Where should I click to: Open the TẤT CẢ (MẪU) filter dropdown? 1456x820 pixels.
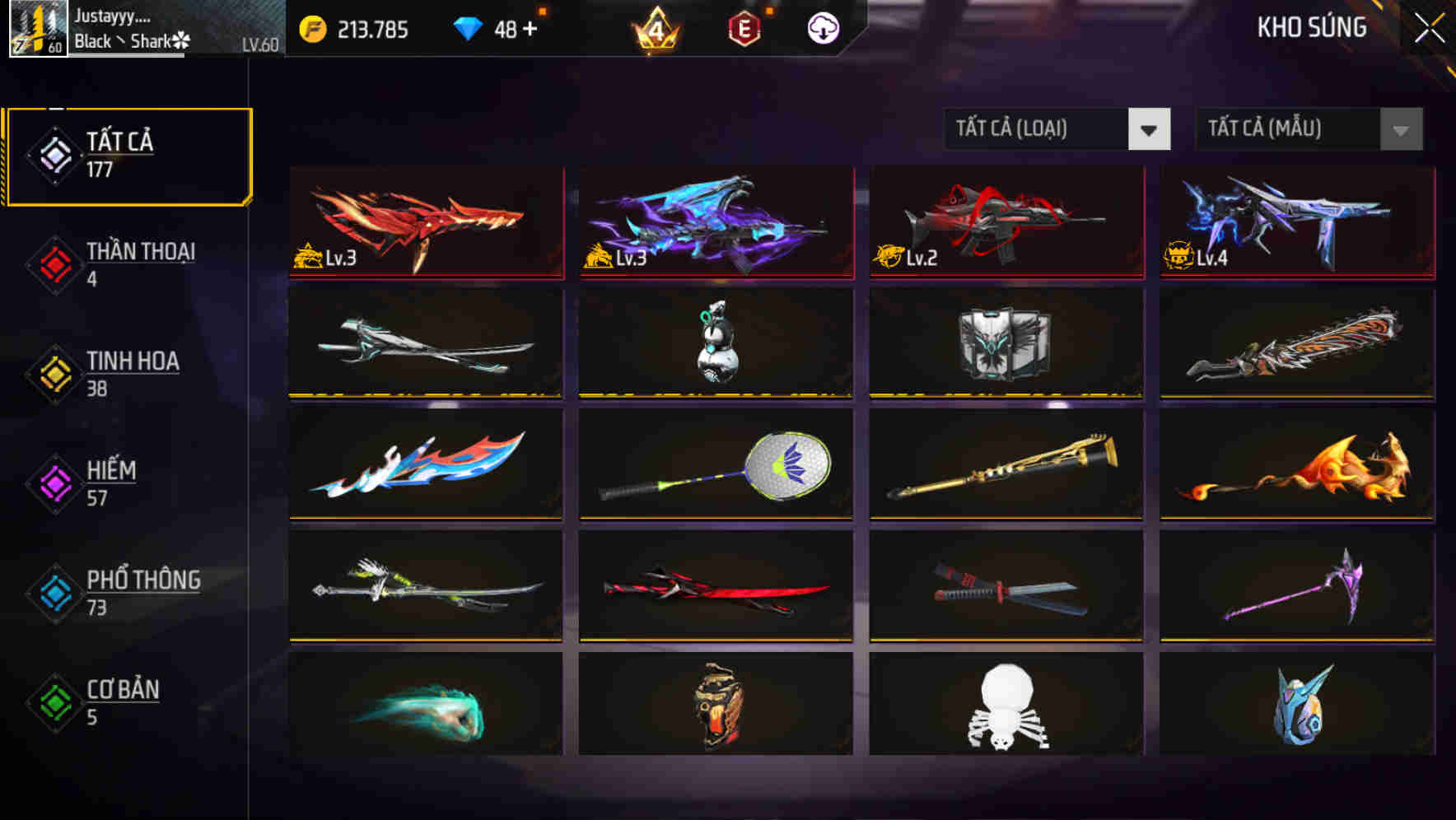click(x=1309, y=129)
